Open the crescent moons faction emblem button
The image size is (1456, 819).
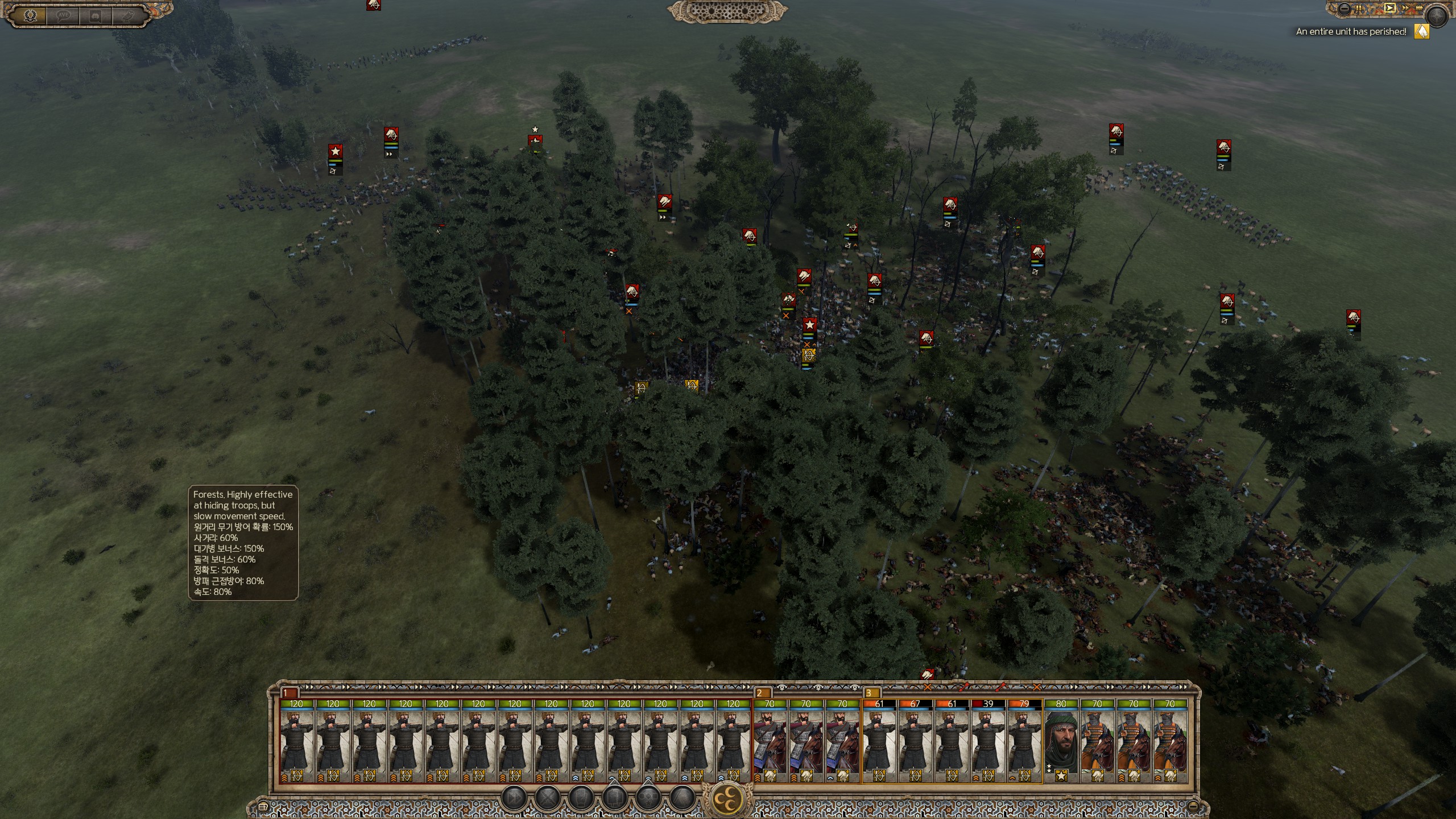coord(728,799)
